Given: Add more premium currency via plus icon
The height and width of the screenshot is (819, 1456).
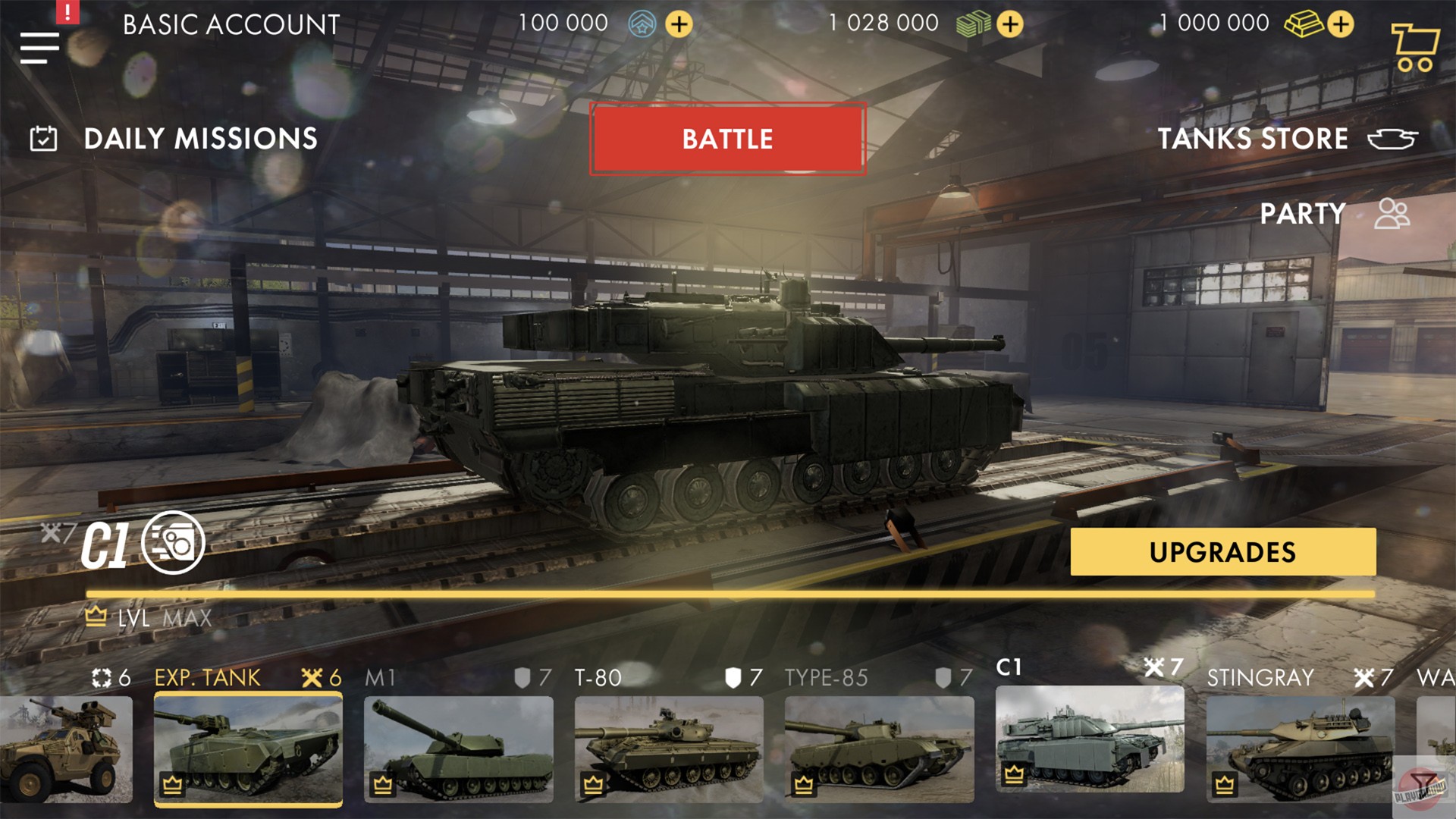Looking at the screenshot, I should [x=678, y=24].
